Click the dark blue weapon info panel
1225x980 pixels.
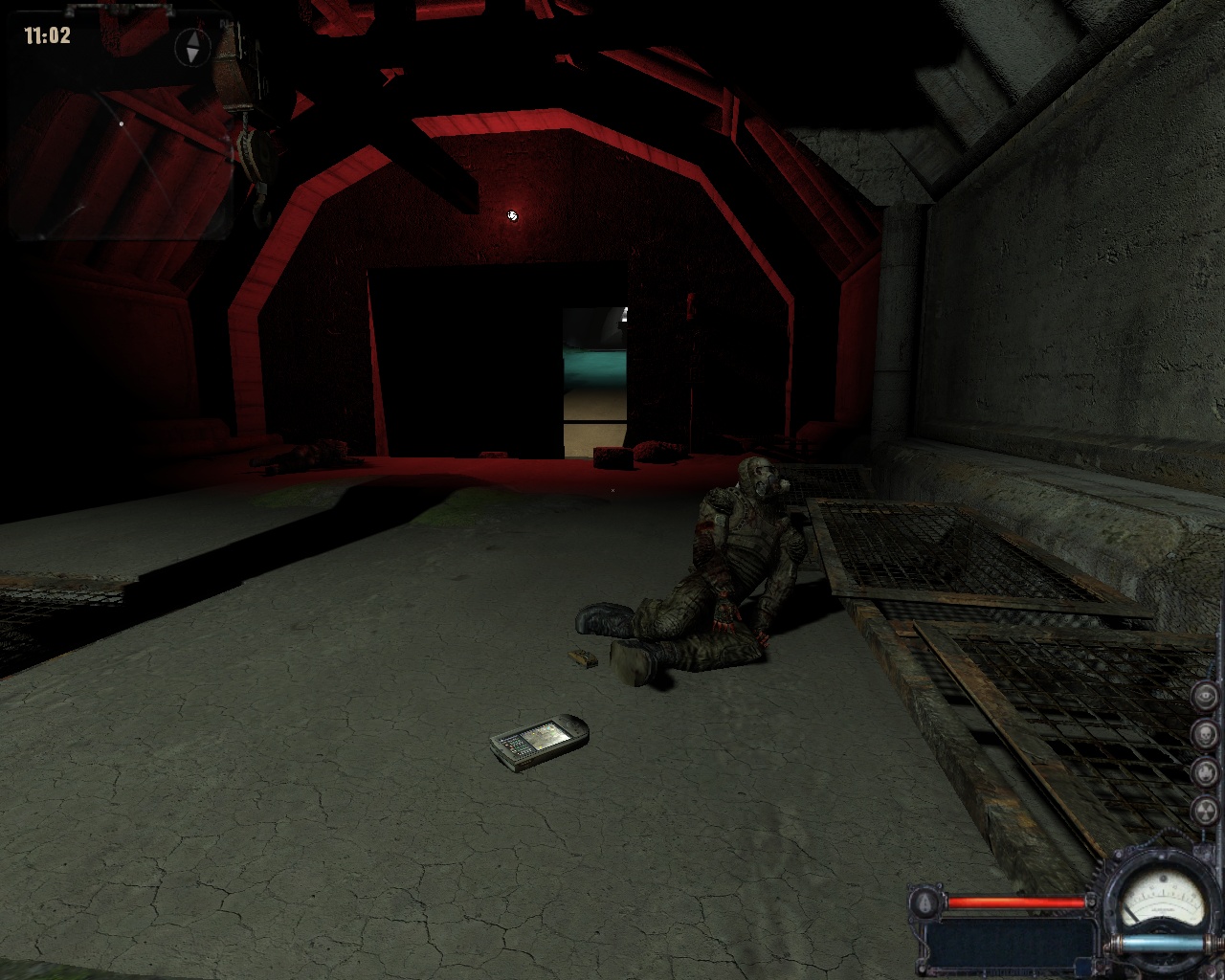(x=1011, y=941)
